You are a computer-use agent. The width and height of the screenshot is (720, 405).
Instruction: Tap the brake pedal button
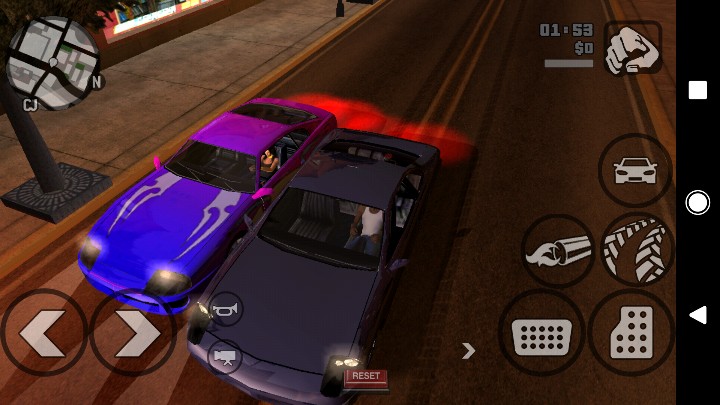pyautogui.click(x=541, y=333)
